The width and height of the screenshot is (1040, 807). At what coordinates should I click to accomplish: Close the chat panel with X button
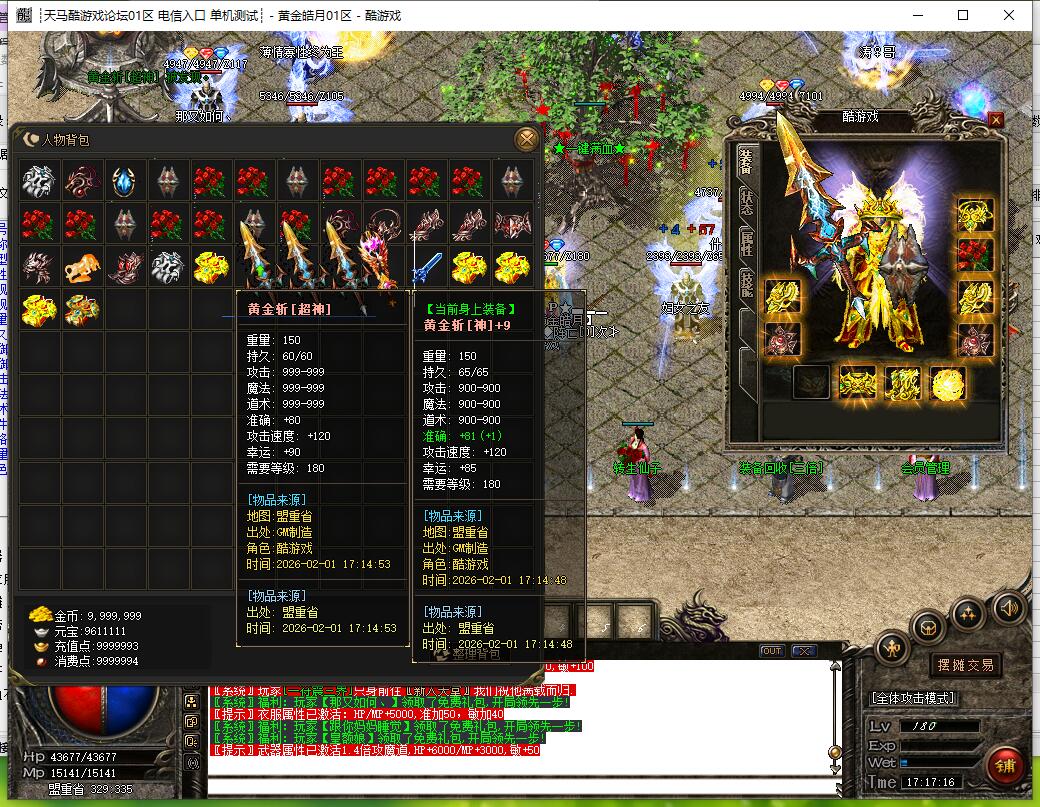[803, 651]
